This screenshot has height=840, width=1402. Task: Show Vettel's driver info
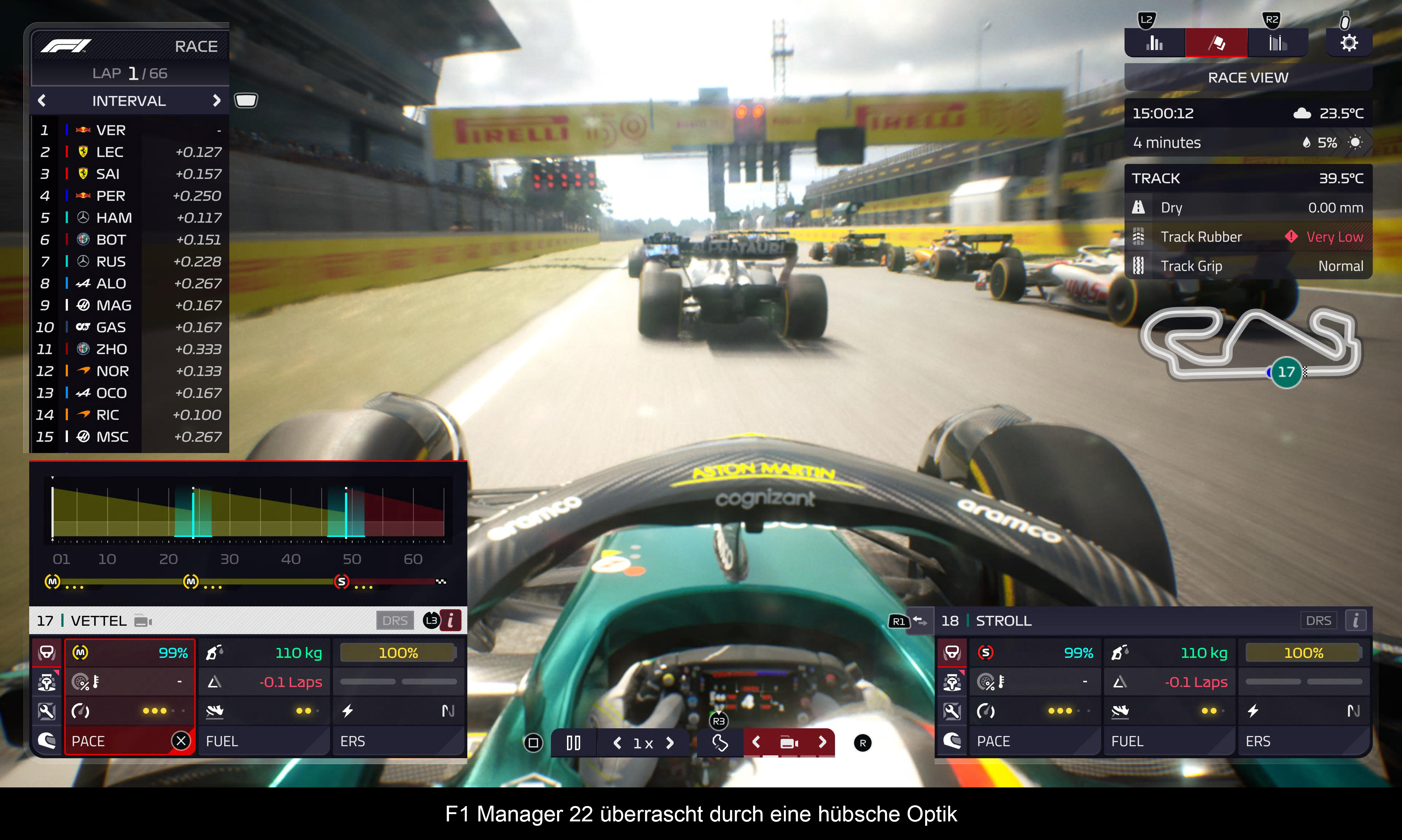pos(451,620)
